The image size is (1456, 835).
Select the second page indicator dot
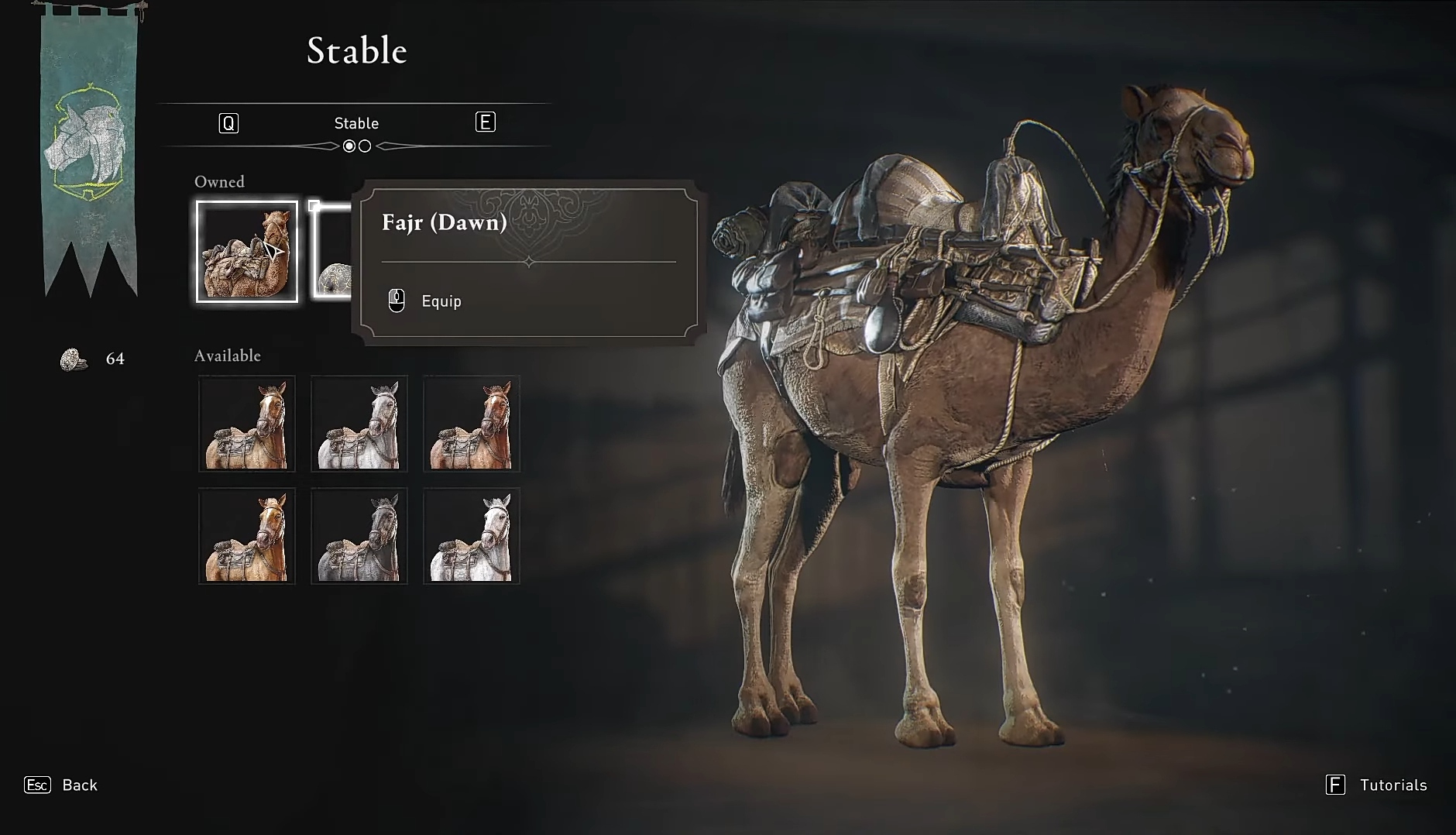click(x=365, y=146)
